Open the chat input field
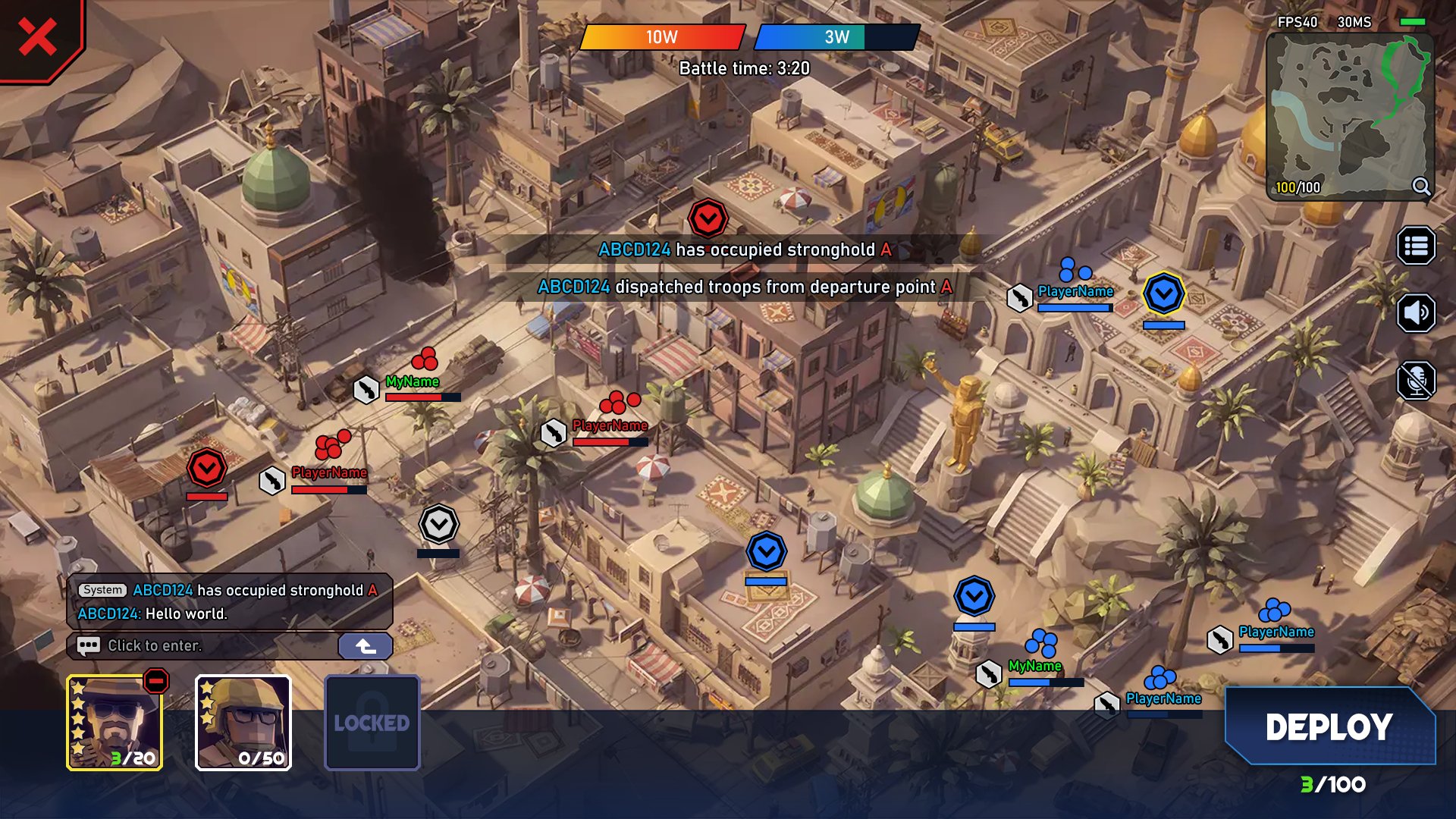 tap(205, 645)
